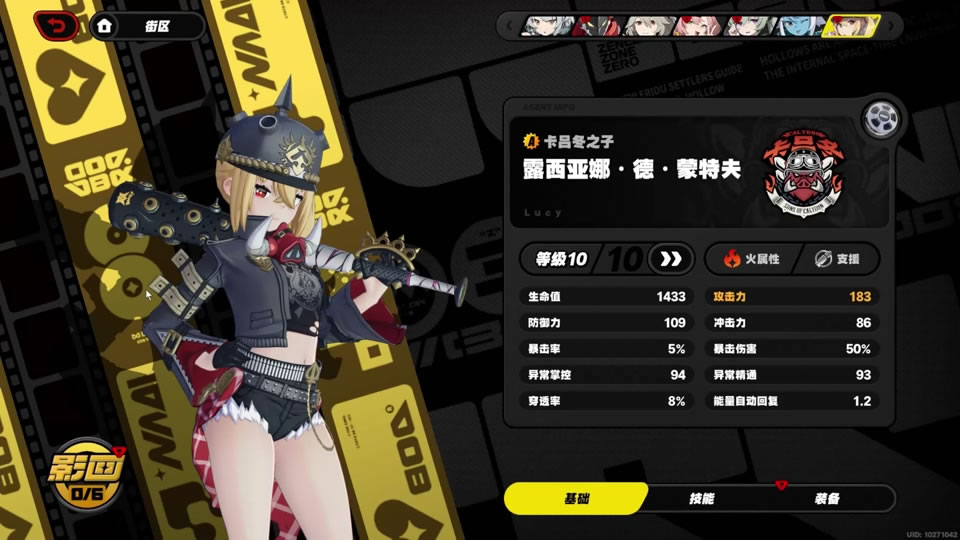
Task: Select the 基础 base stats tab
Action: [576, 498]
